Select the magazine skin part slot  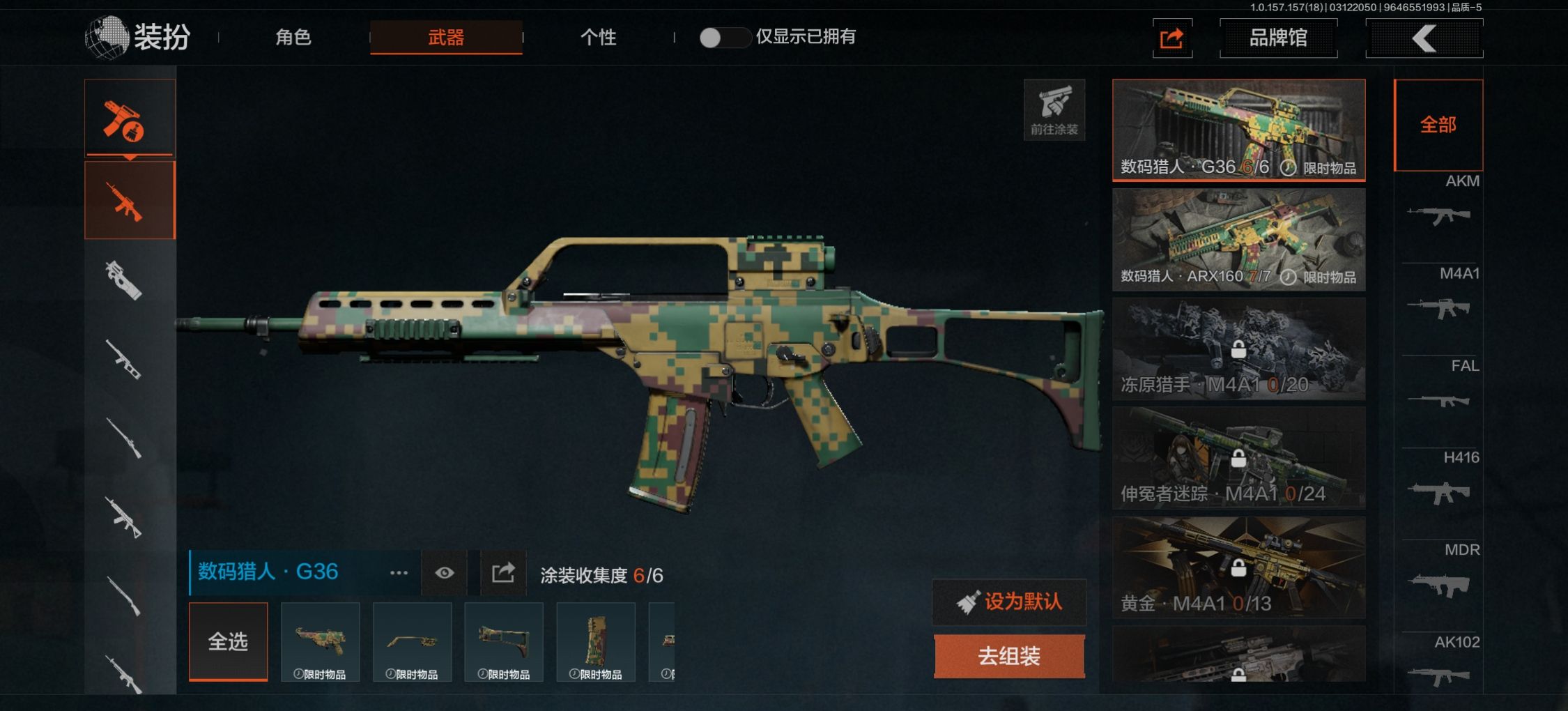pyautogui.click(x=595, y=641)
